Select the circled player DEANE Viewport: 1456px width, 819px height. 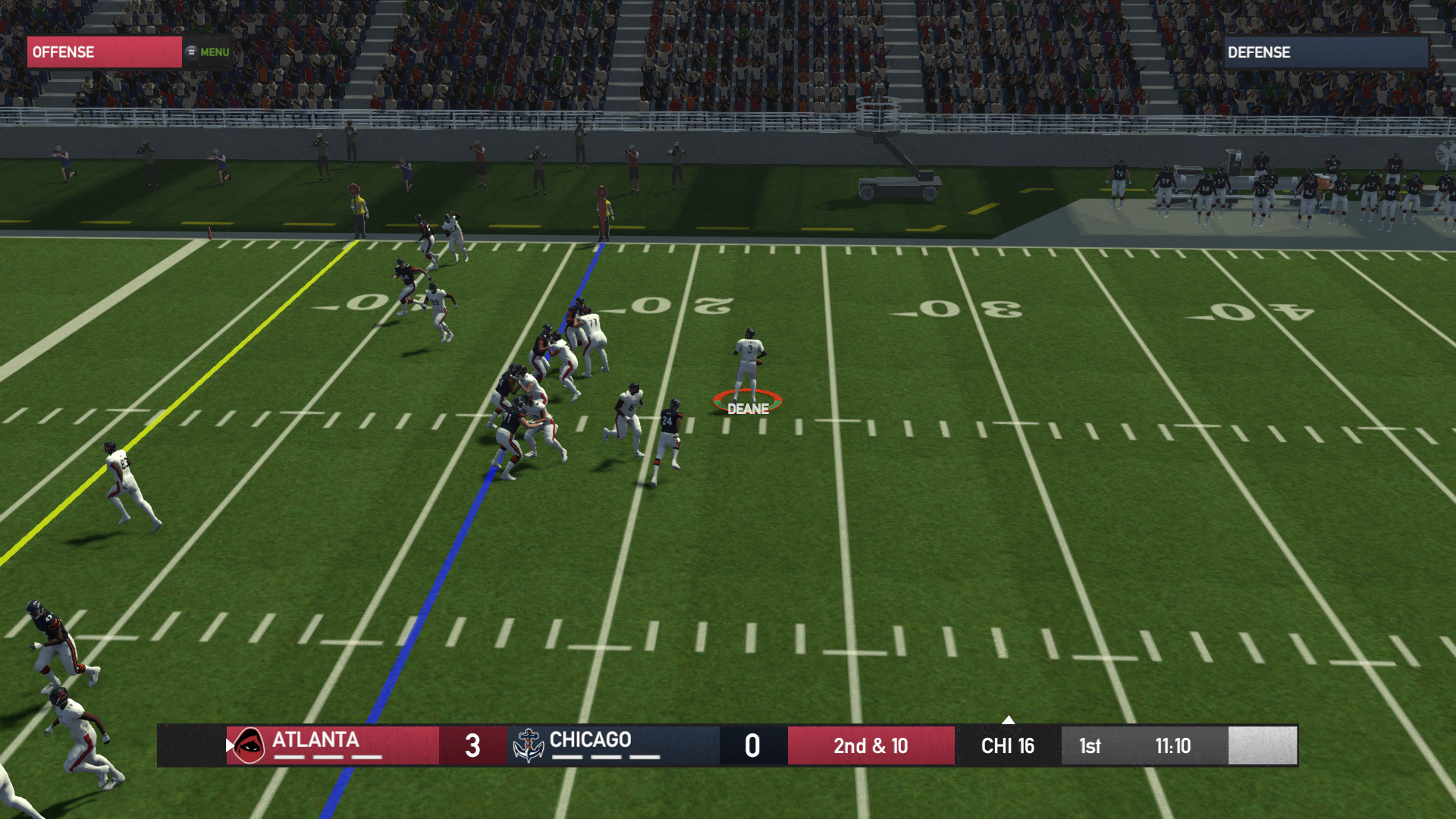pos(747,372)
